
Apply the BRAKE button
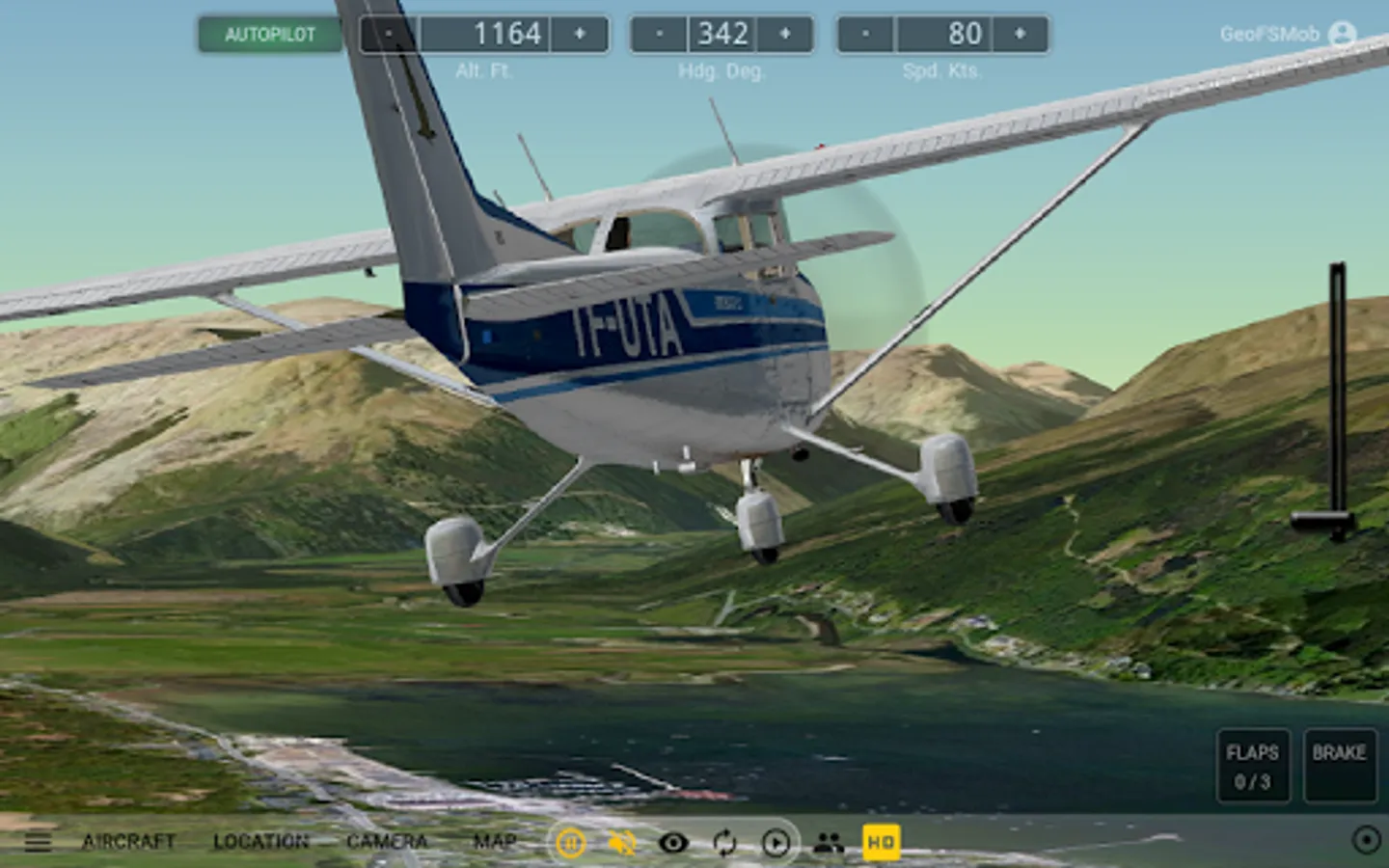[x=1339, y=766]
